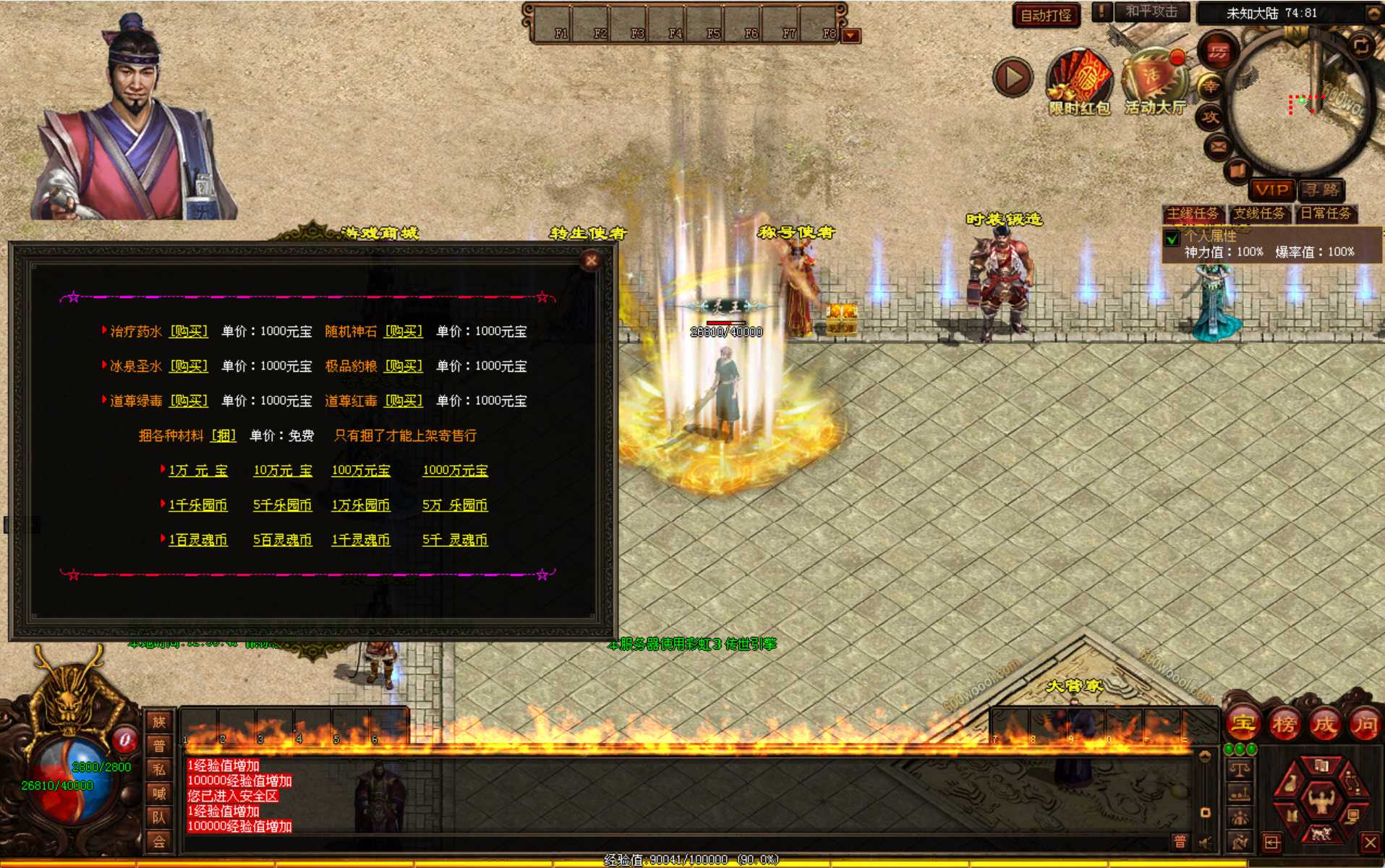Buy the 治疗药水 healing potion
This screenshot has height=868, width=1385.
click(x=189, y=331)
